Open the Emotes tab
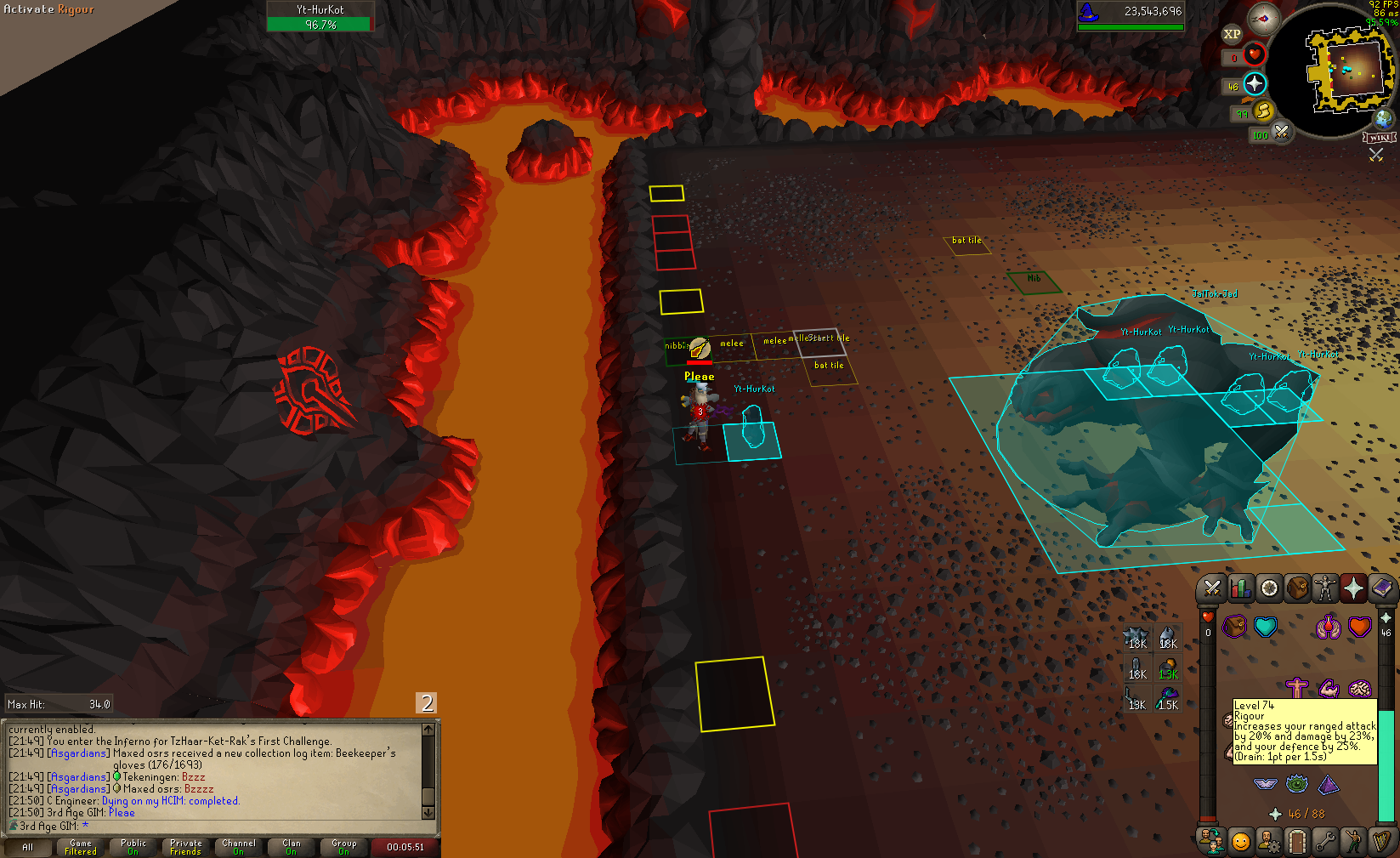Image resolution: width=1400 pixels, height=858 pixels. (1352, 842)
